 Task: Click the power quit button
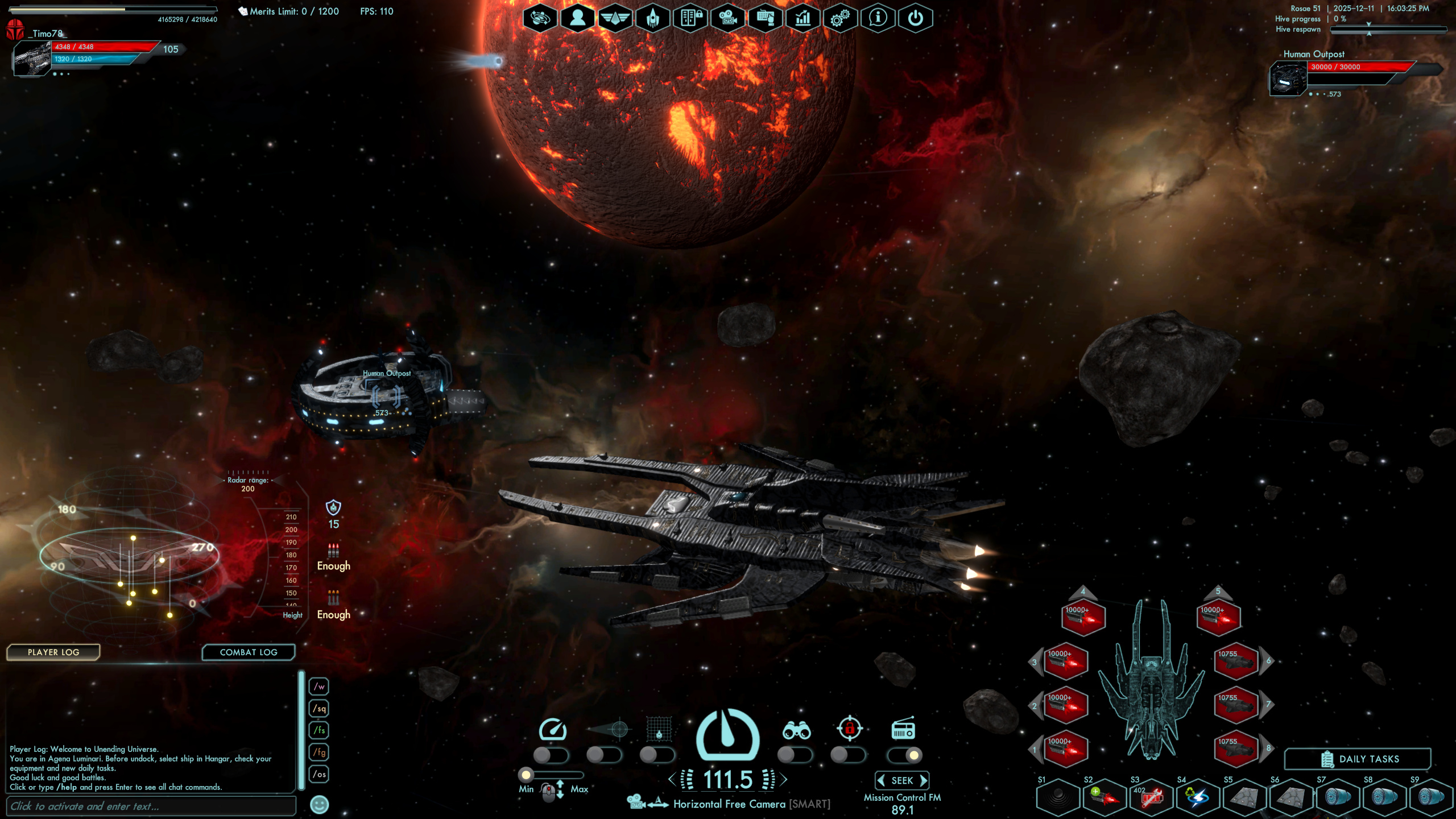tap(915, 18)
